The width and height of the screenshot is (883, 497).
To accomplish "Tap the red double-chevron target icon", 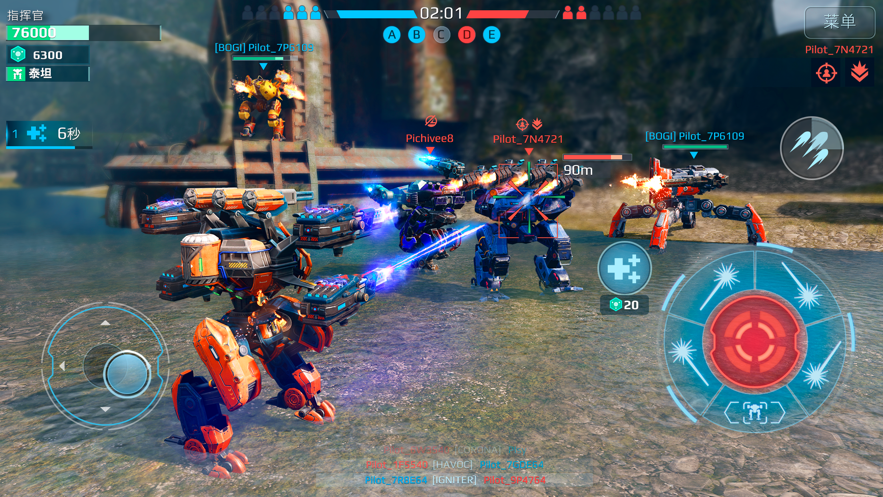I will 859,72.
